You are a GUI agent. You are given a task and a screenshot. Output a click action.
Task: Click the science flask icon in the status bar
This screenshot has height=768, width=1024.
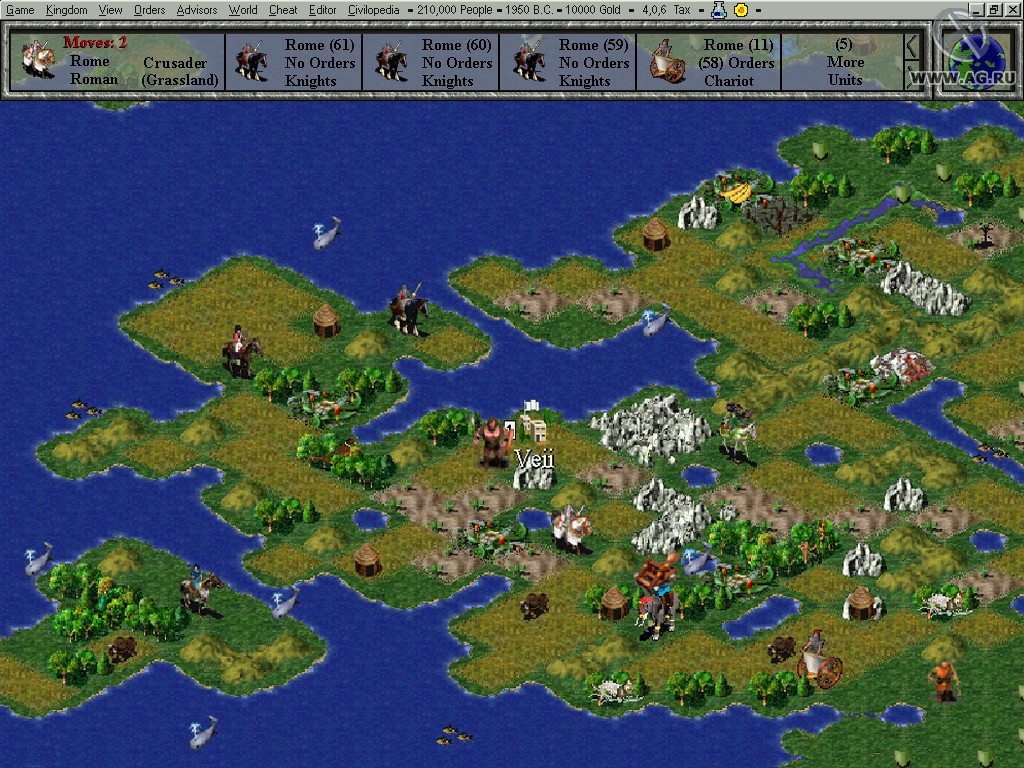[718, 10]
